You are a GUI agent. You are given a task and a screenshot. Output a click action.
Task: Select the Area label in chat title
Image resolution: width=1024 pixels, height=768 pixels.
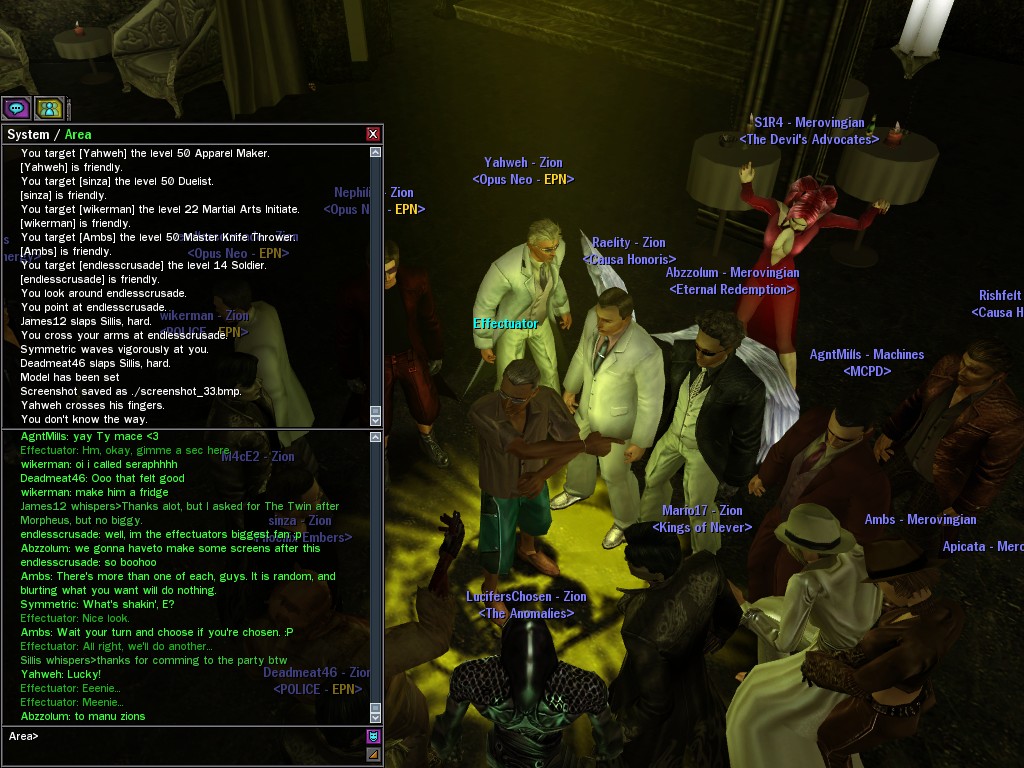(x=78, y=134)
